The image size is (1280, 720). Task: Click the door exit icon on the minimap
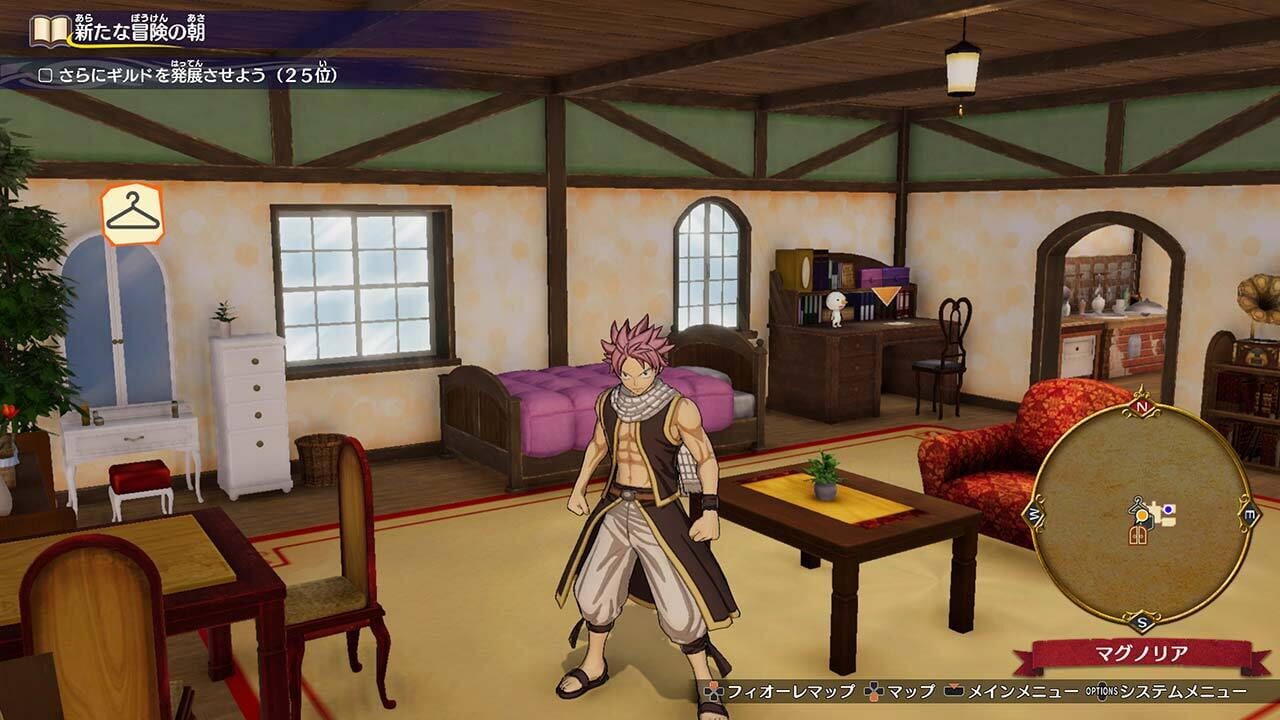click(x=1137, y=534)
